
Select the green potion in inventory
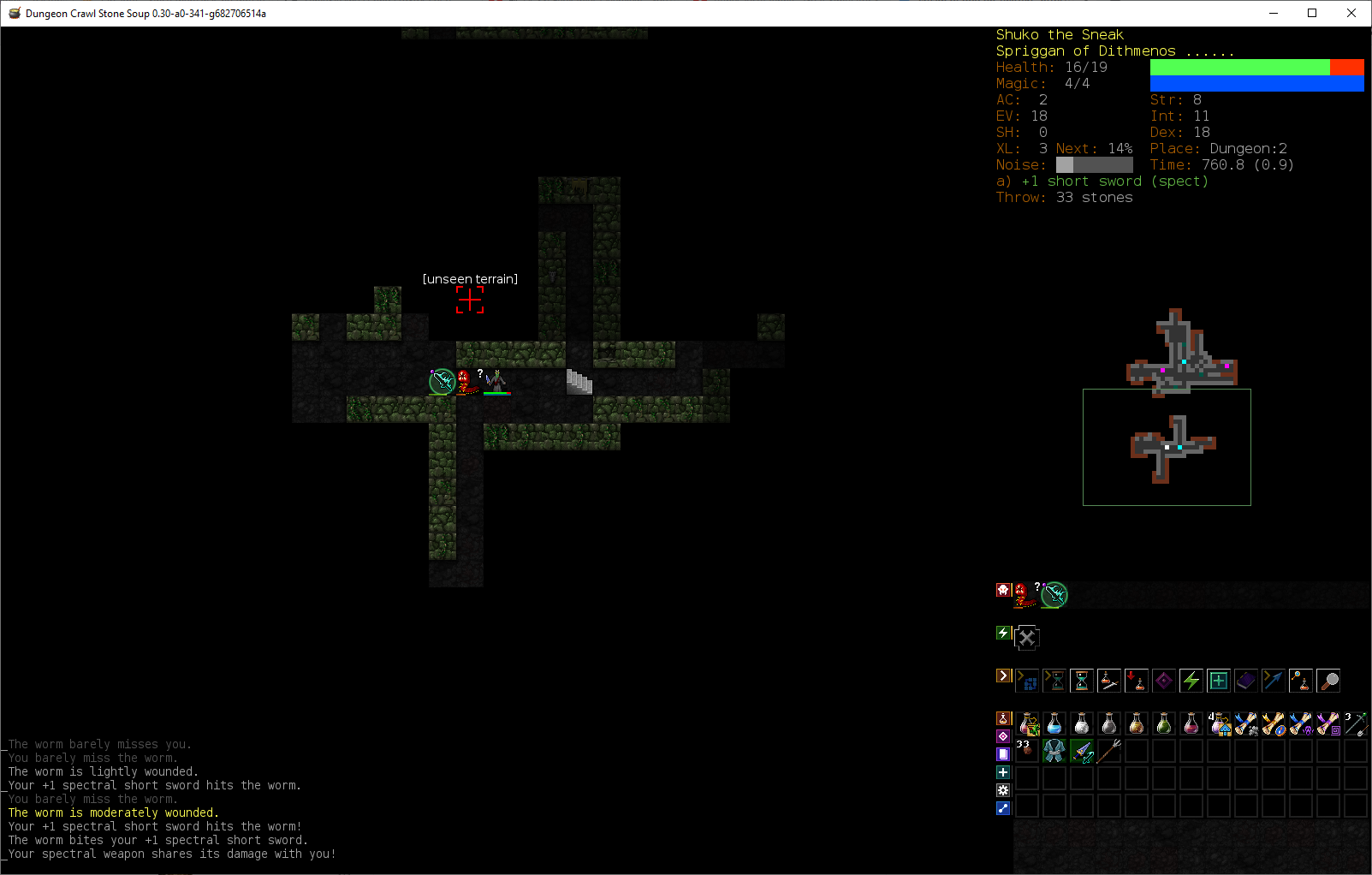click(x=1164, y=725)
